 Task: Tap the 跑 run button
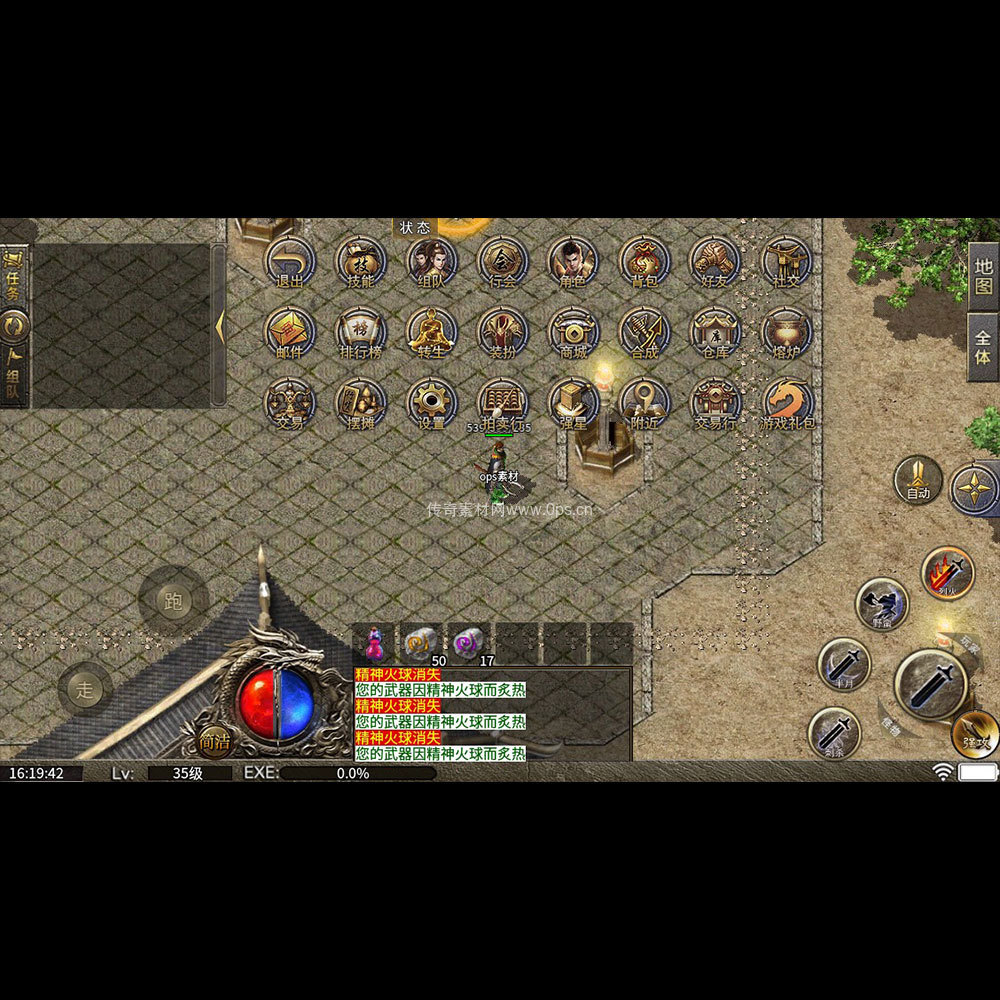pyautogui.click(x=174, y=601)
